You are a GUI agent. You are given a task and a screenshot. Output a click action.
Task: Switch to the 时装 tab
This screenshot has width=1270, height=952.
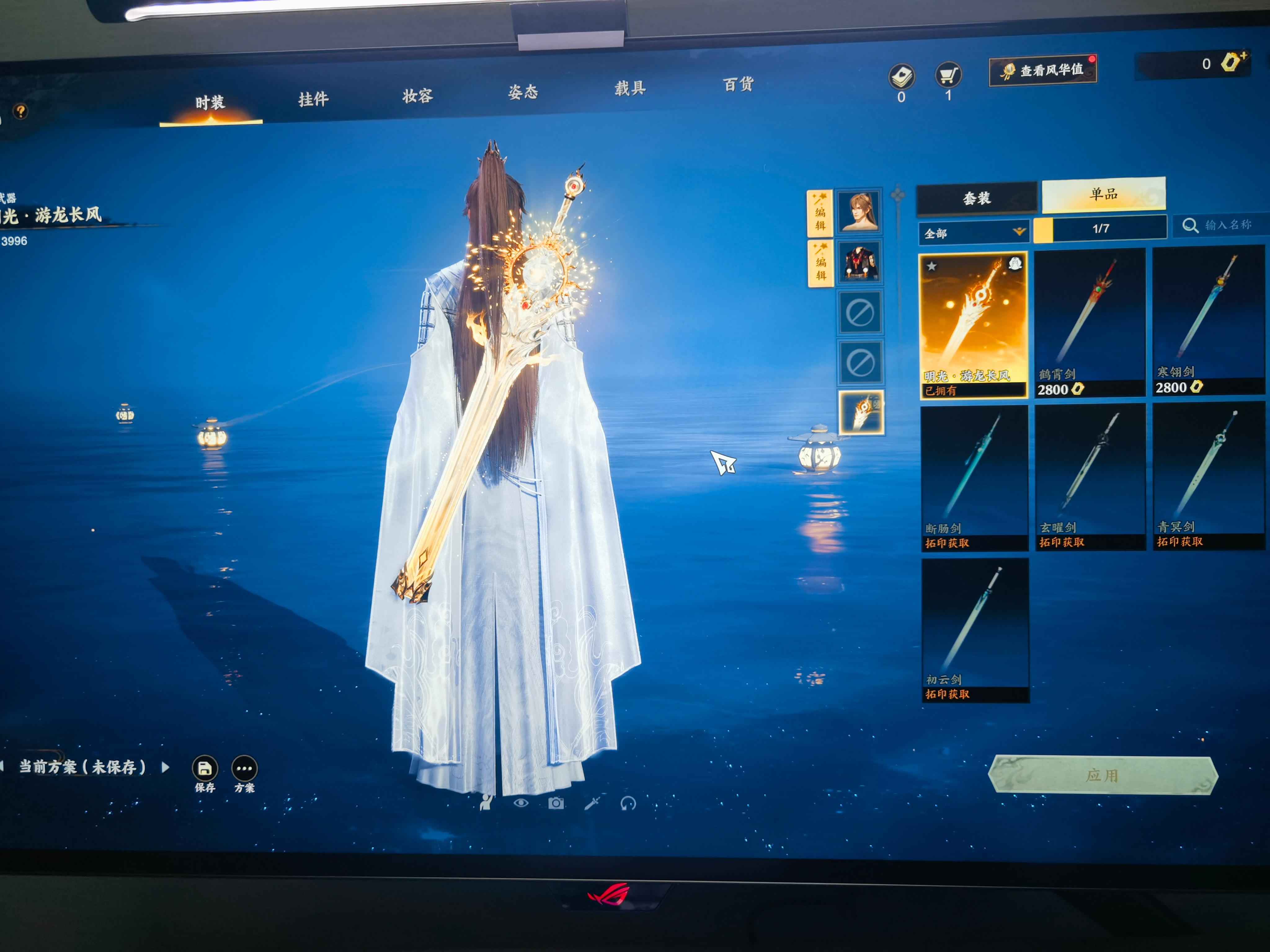210,104
